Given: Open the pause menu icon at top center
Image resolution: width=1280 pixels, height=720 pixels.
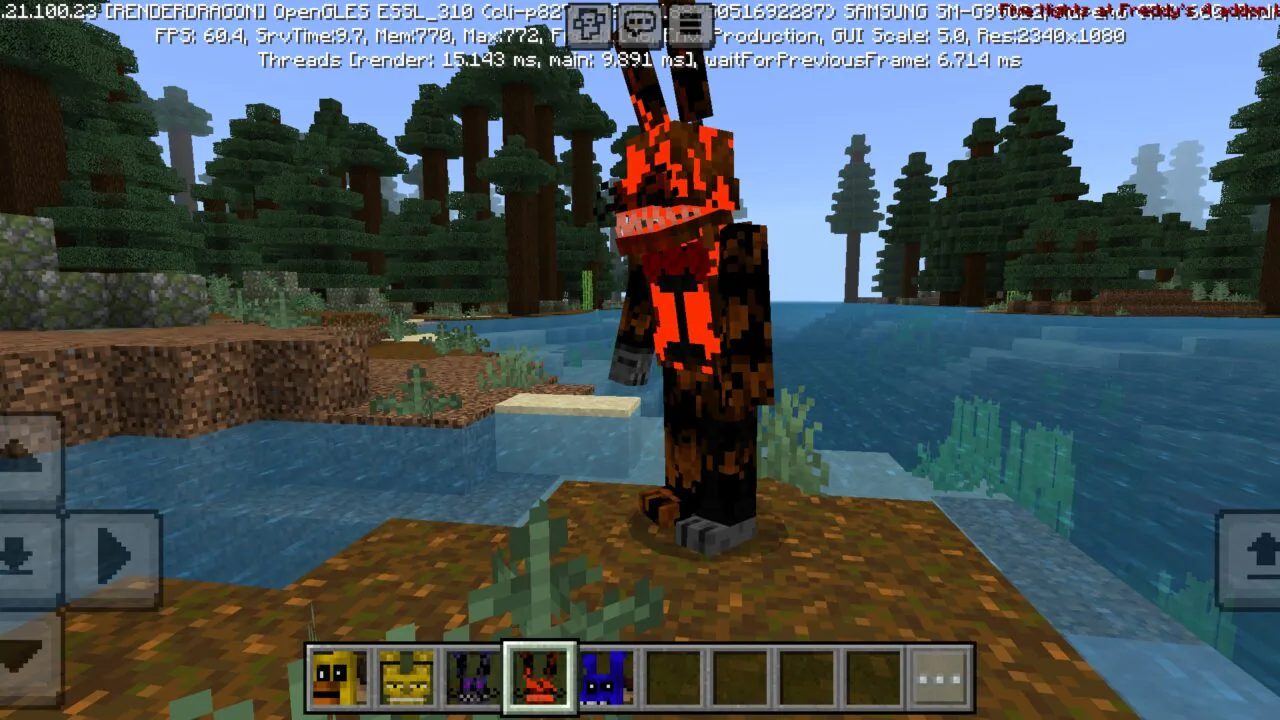Looking at the screenshot, I should click(692, 23).
